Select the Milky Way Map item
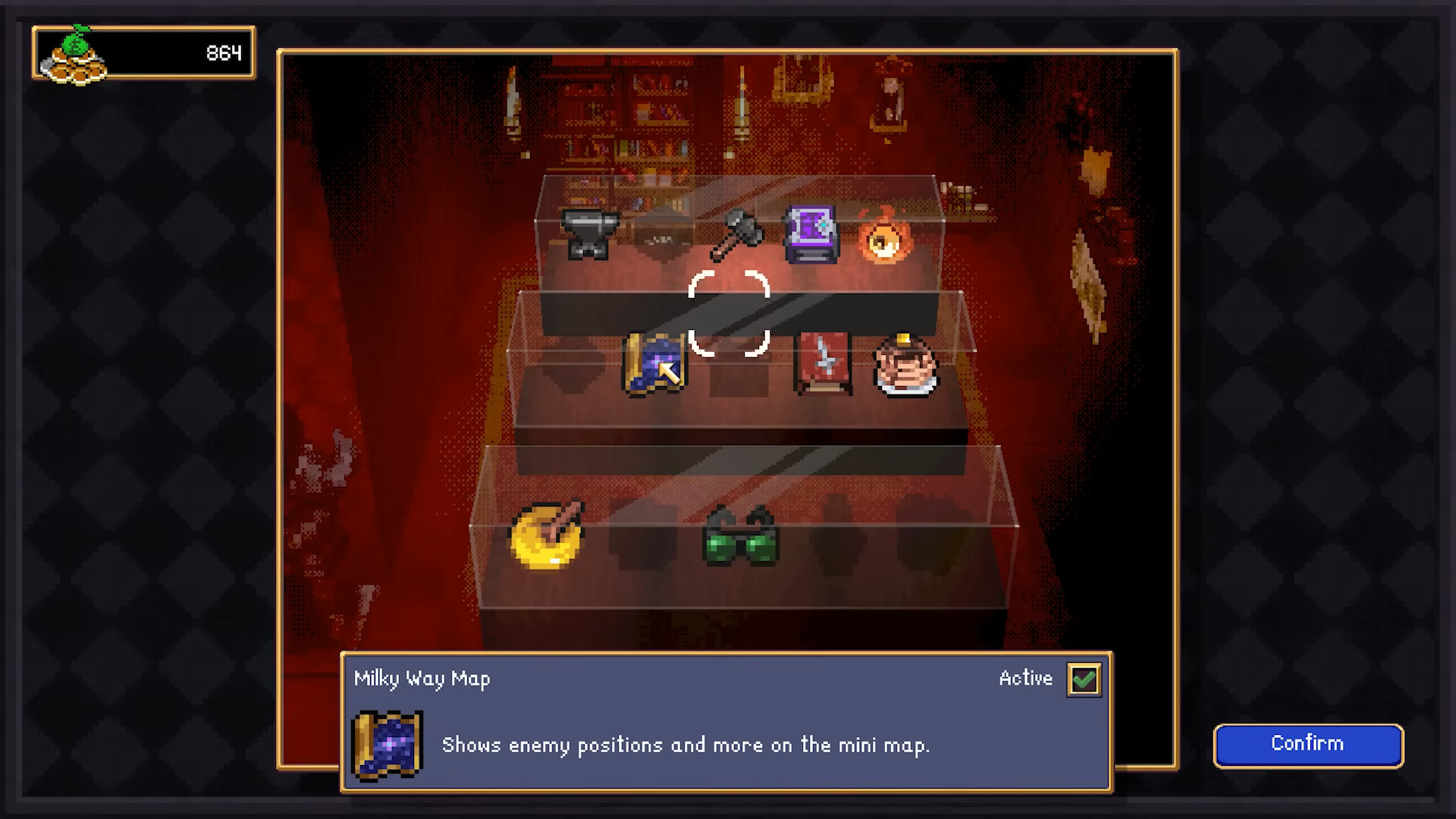This screenshot has width=1456, height=819. 654,365
